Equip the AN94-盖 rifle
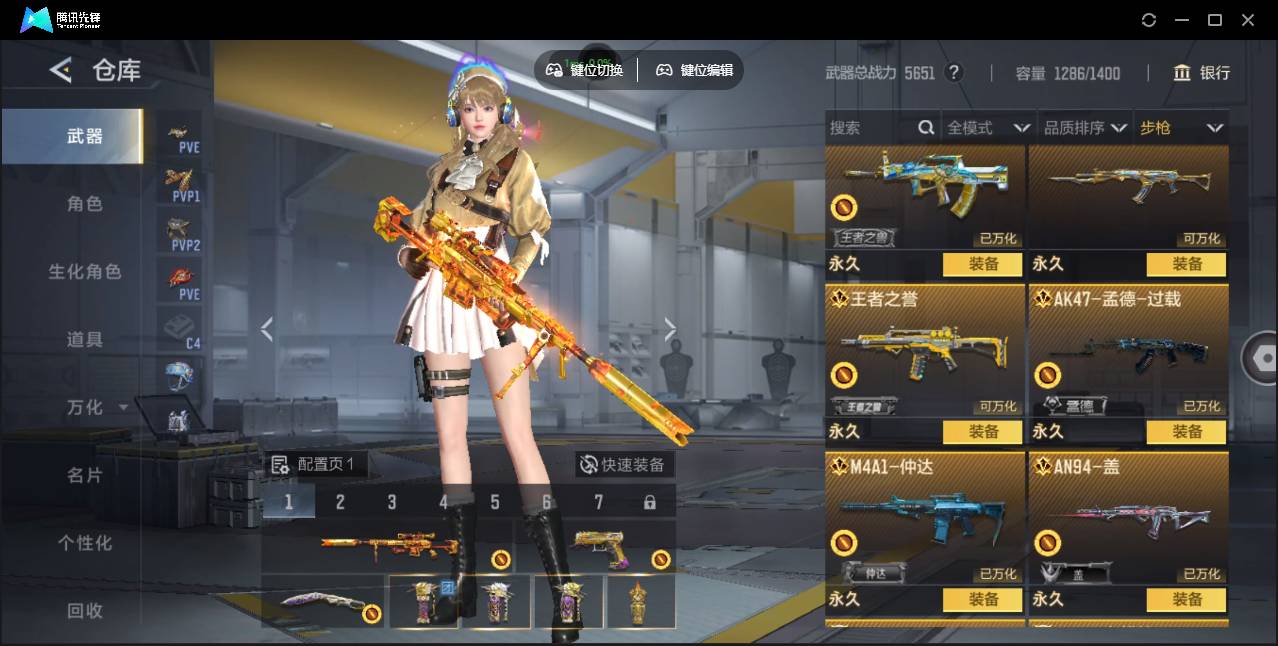Screen dimensions: 1278x646 point(1186,599)
